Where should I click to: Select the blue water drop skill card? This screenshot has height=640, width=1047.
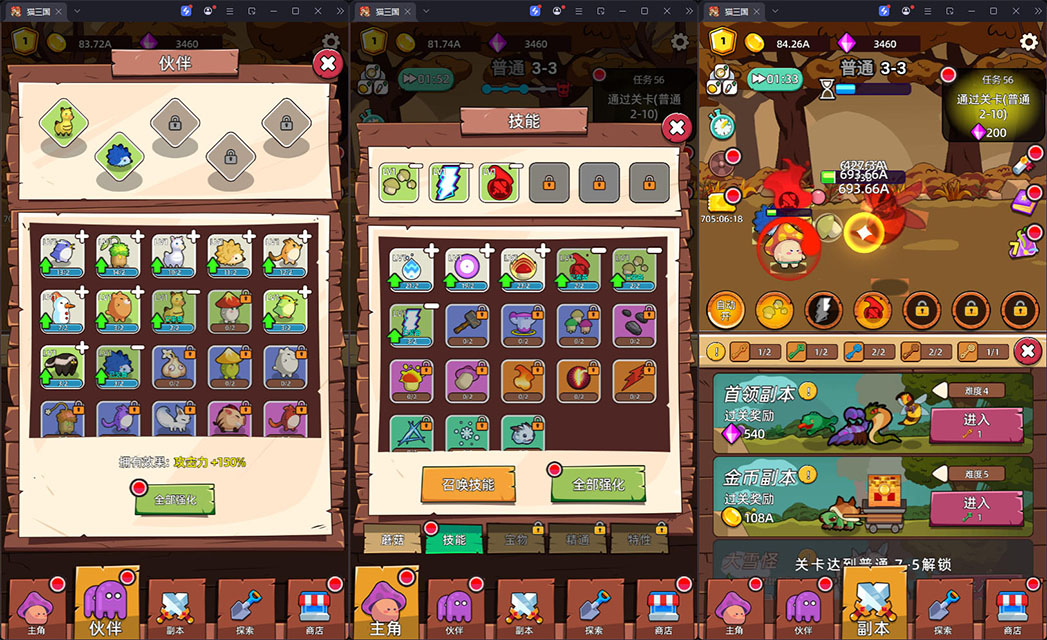point(410,268)
